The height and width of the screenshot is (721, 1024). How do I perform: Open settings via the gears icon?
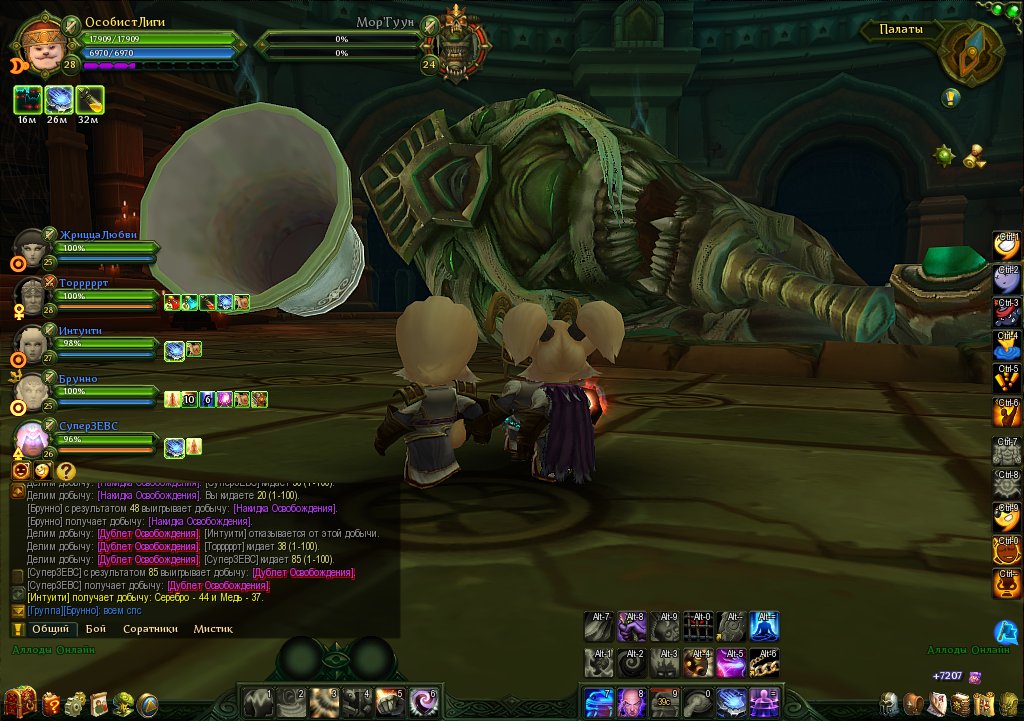coord(75,703)
